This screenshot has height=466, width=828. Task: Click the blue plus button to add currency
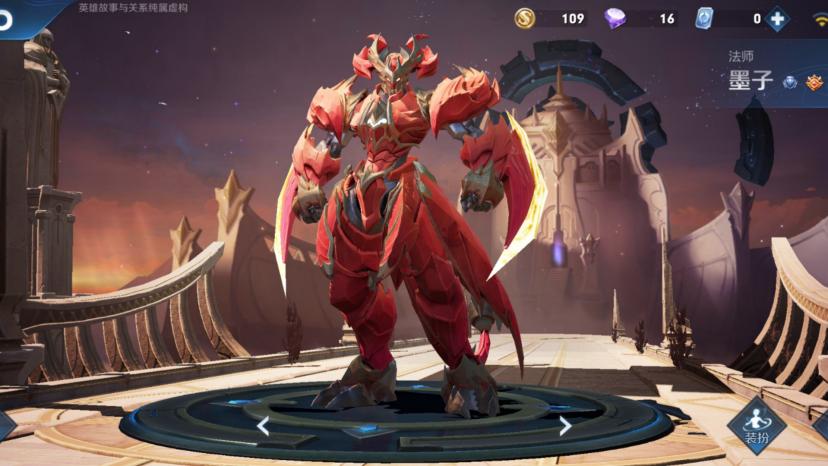pos(776,18)
